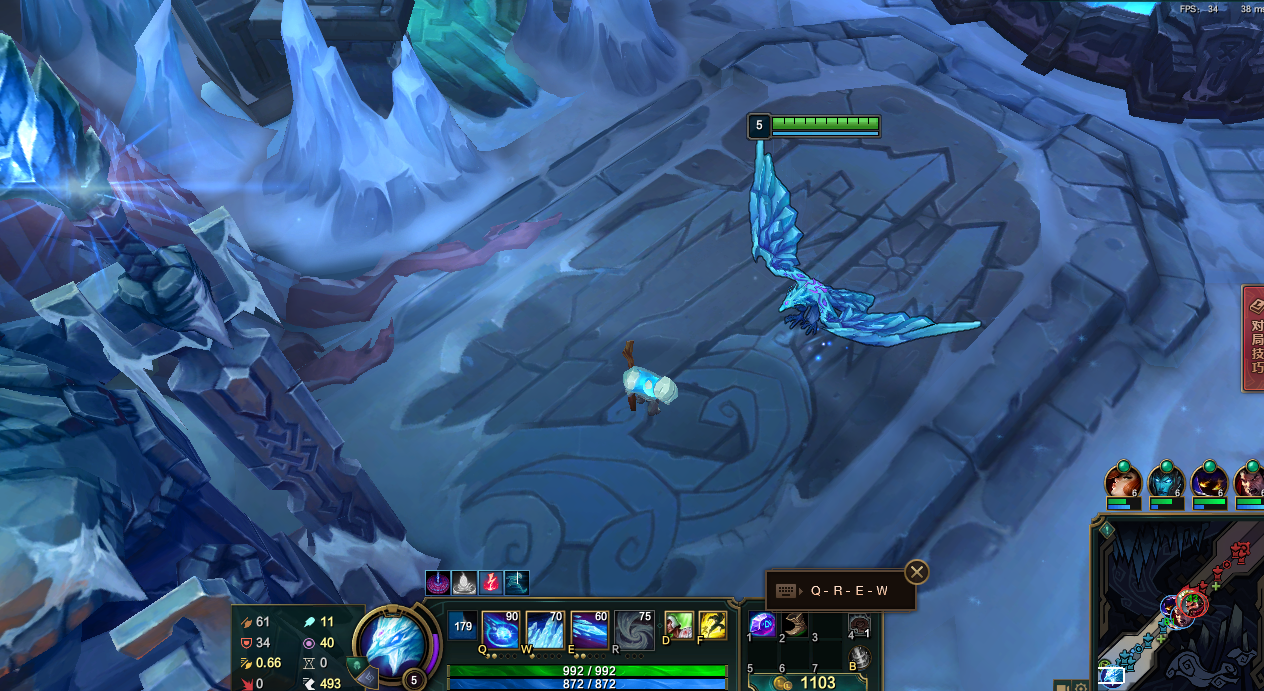Click the minimap alert ping button
Screen dimensions: 1264x691
tap(1107, 530)
